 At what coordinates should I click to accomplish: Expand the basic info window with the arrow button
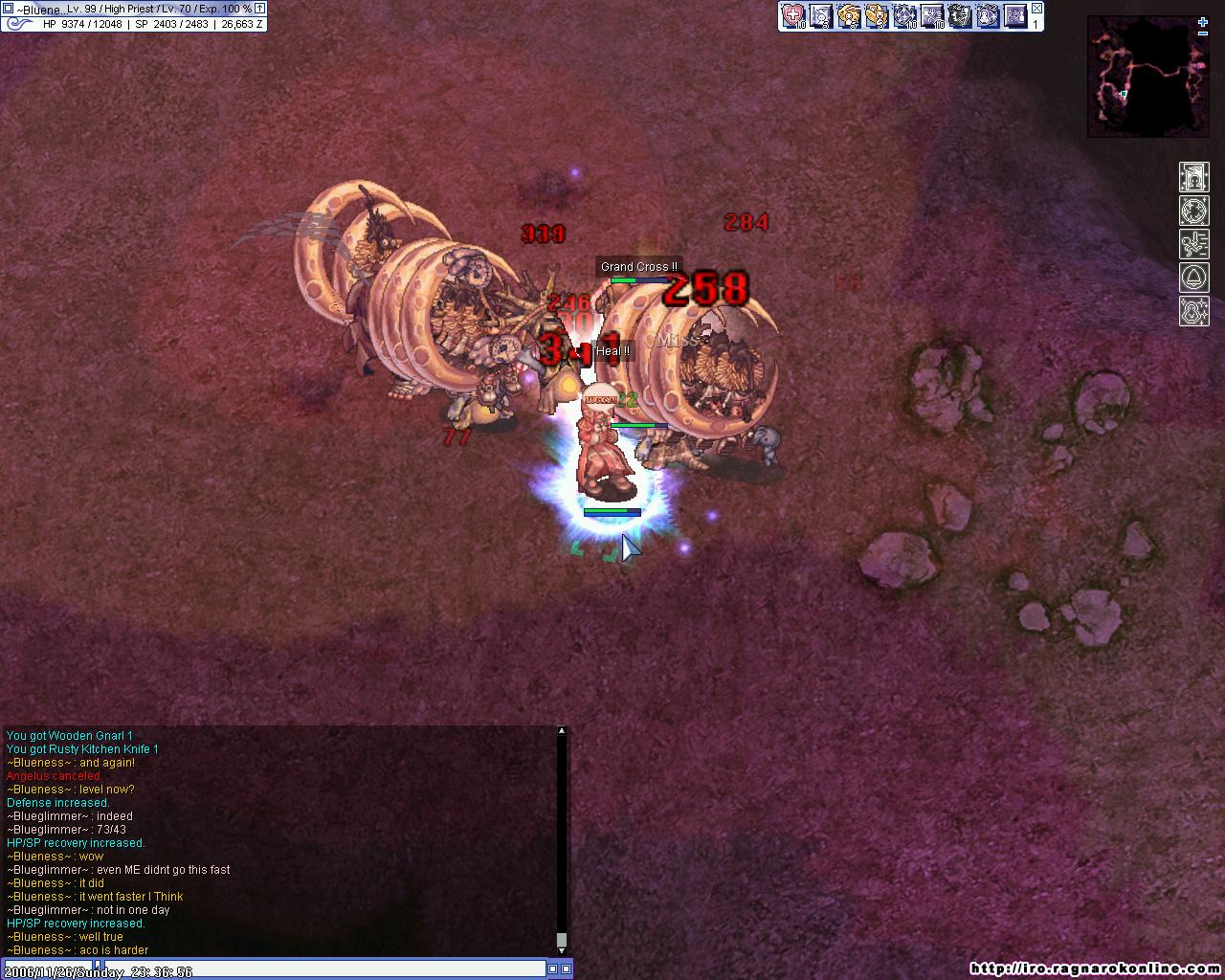(259, 9)
